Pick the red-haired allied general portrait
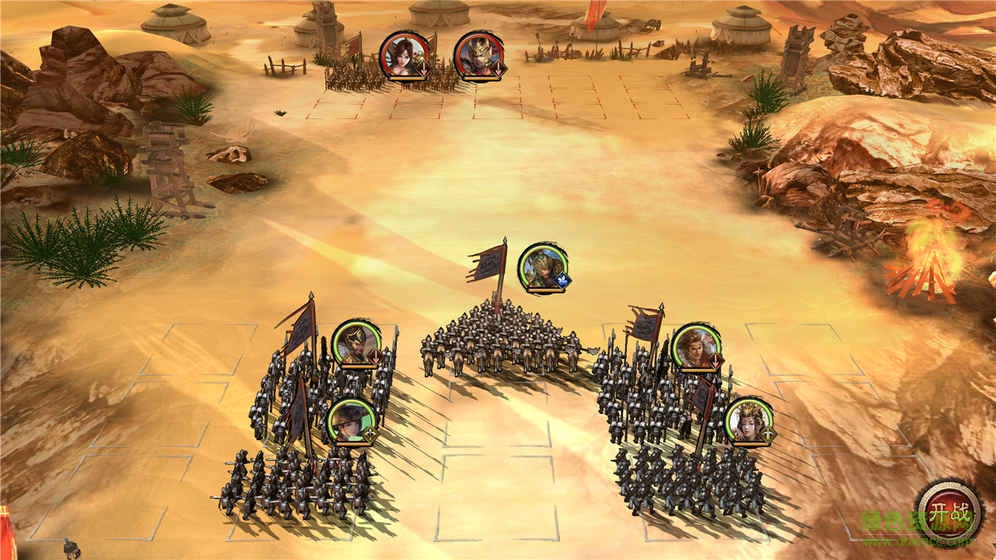996x560 pixels. point(697,347)
